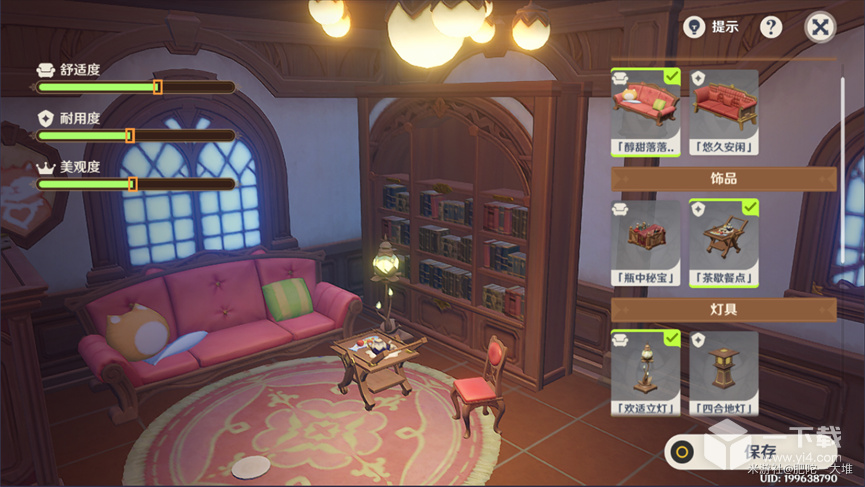Save the room layout with 保存
865x487 pixels.
click(760, 451)
